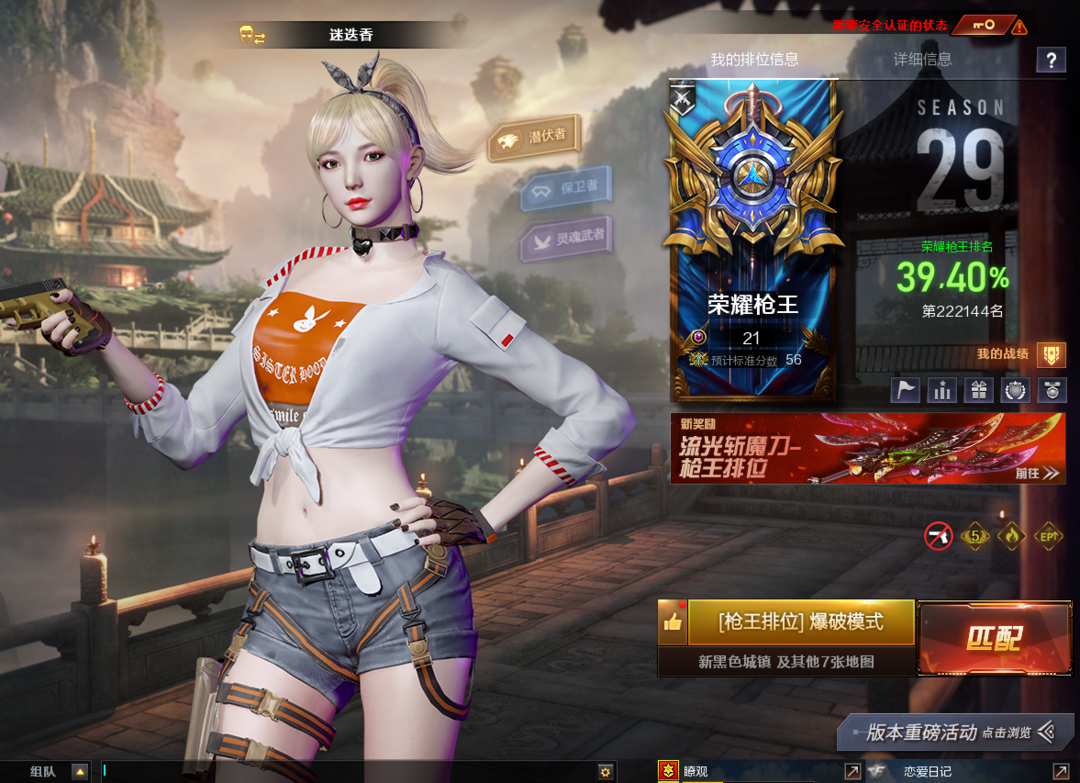Click the chat input field
Image resolution: width=1080 pixels, height=783 pixels.
(350, 771)
